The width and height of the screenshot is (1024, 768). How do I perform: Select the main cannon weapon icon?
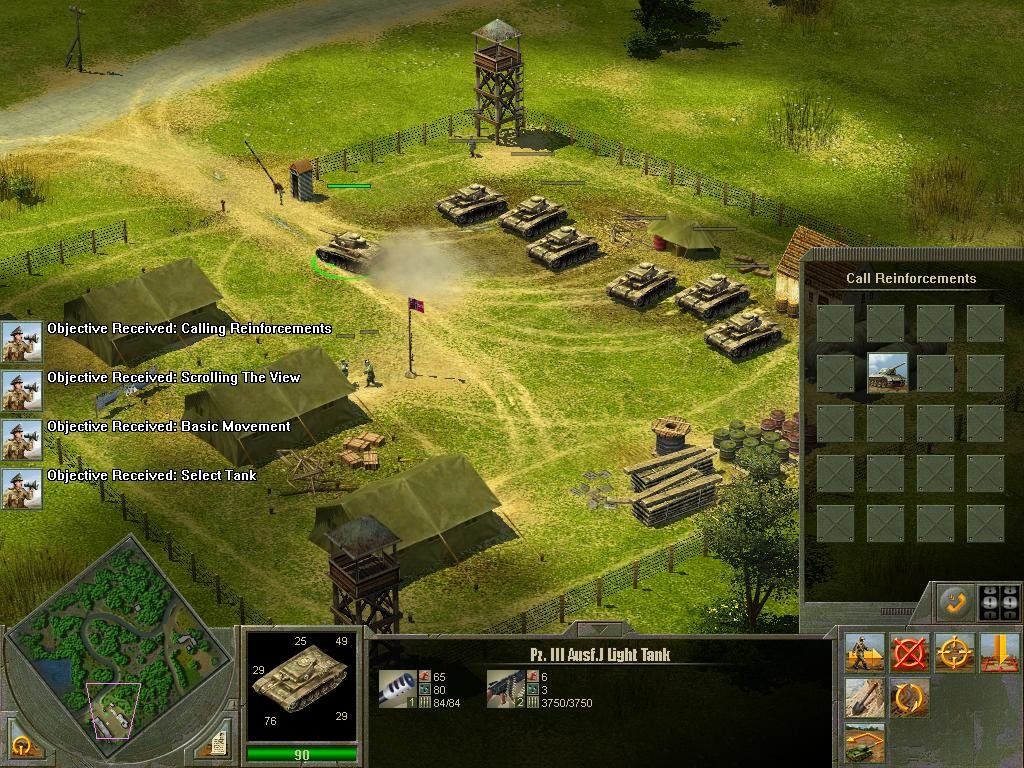396,688
